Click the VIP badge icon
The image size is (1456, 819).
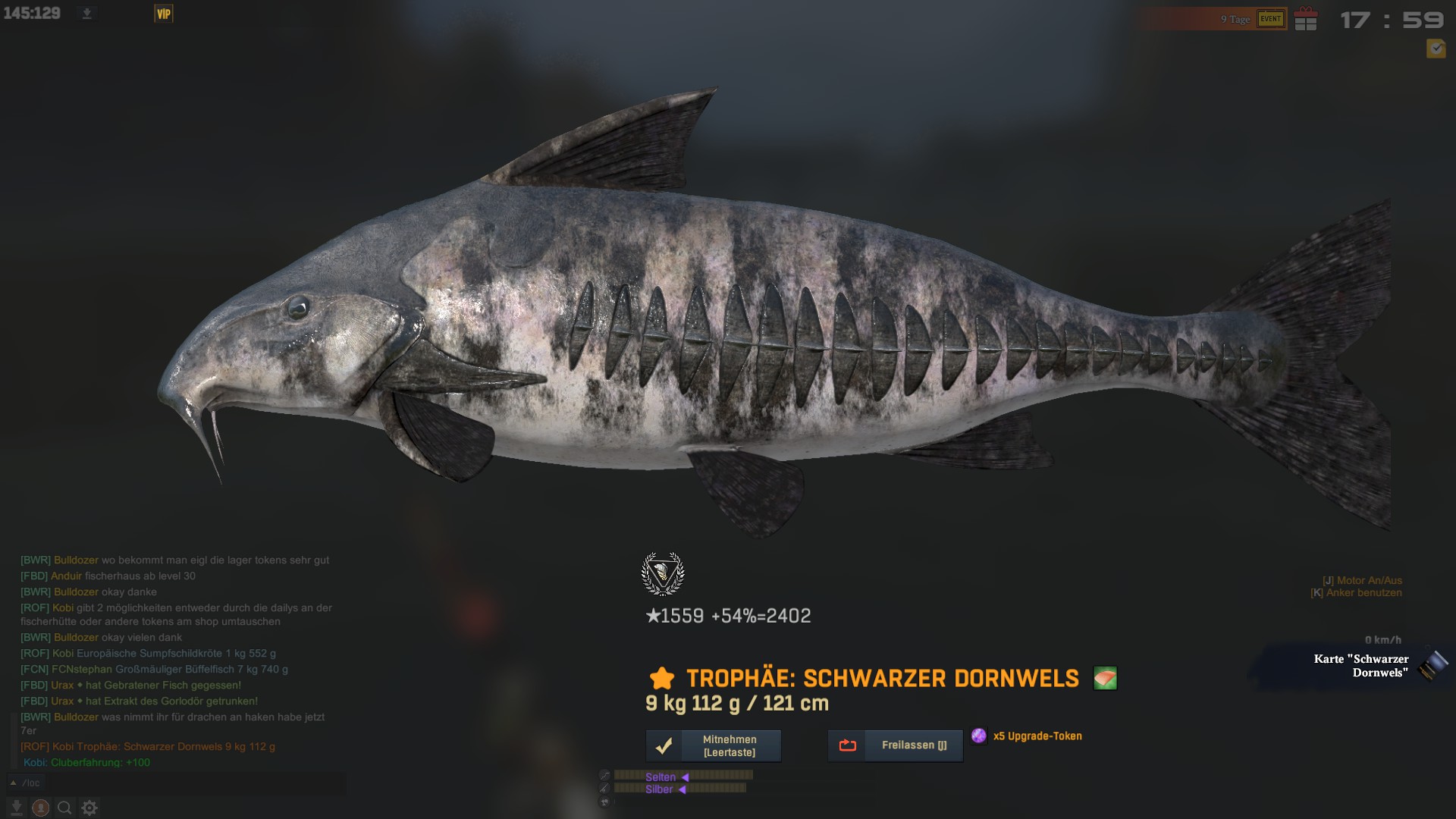[164, 14]
